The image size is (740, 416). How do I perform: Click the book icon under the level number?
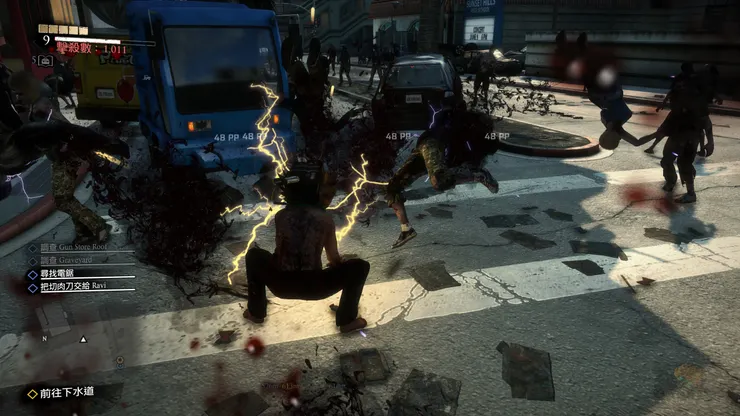pos(45,61)
